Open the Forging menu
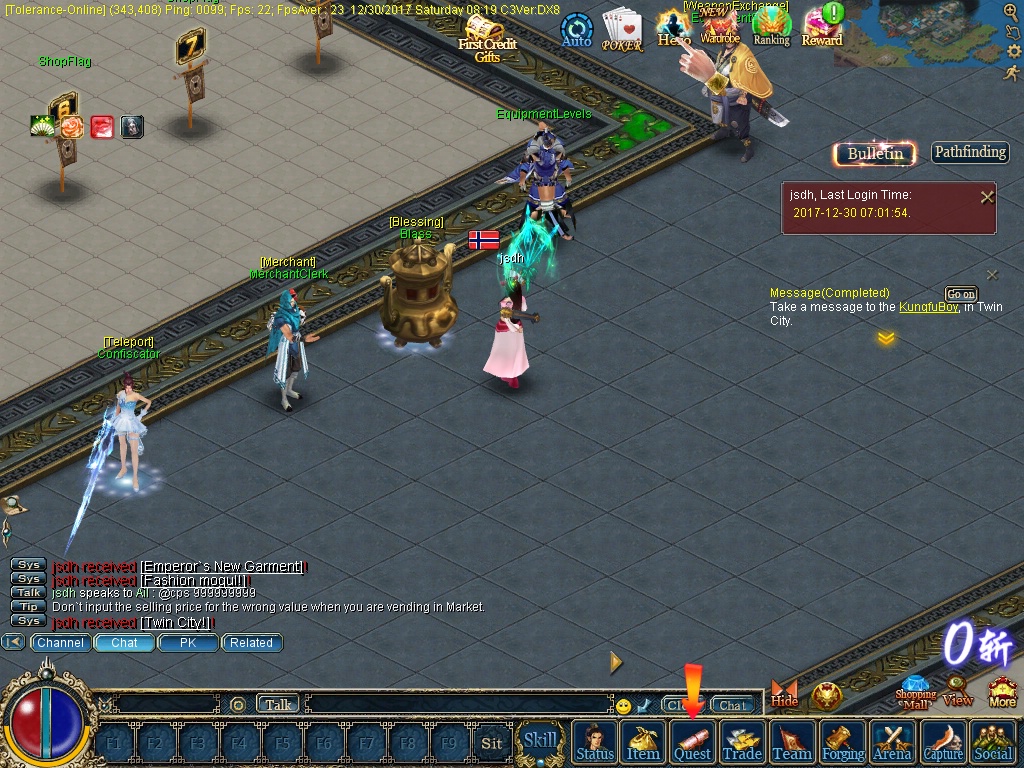Viewport: 1024px width, 768px height. 842,742
